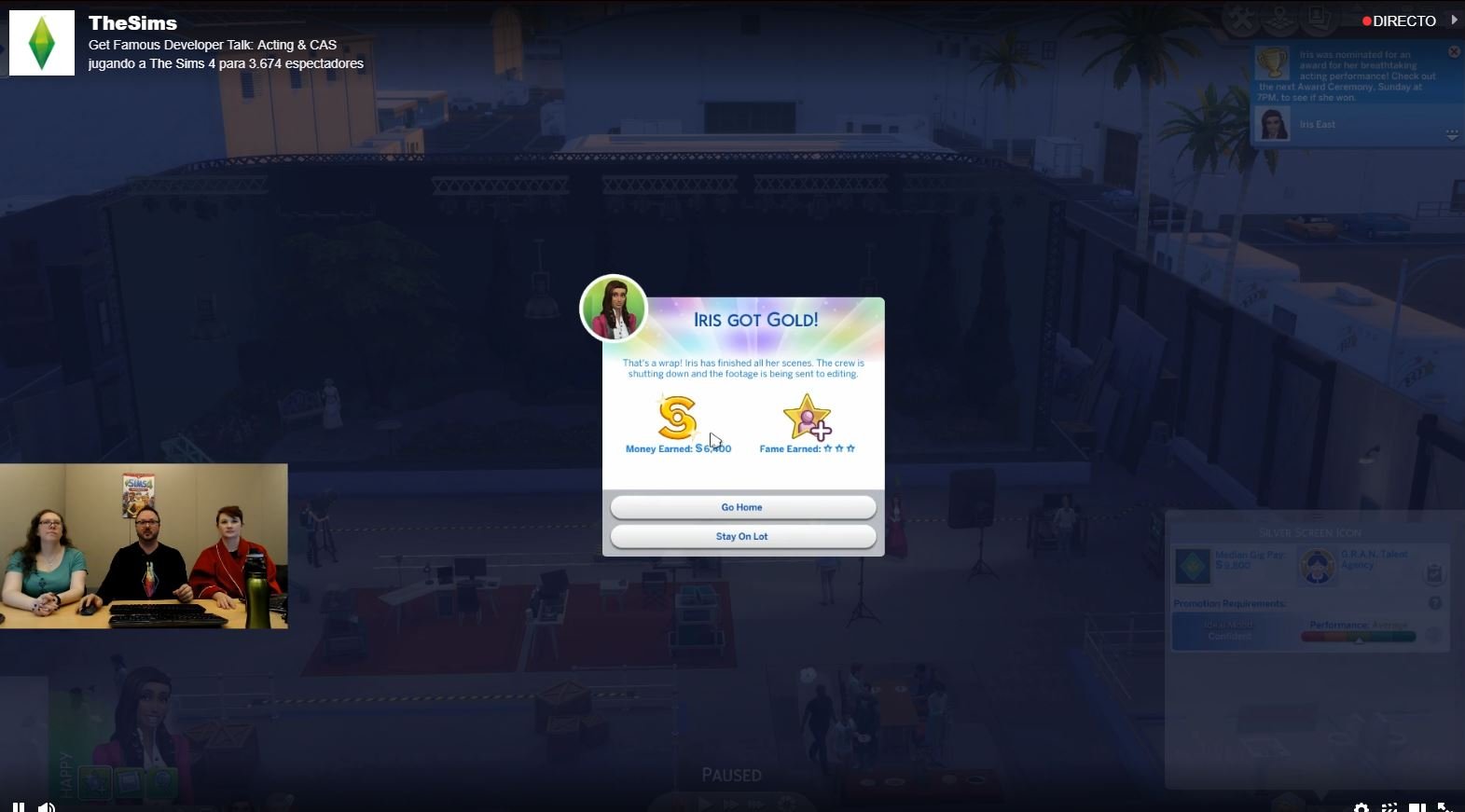Open the map view icon
Viewport: 1465px width, 812px height.
(x=1280, y=19)
